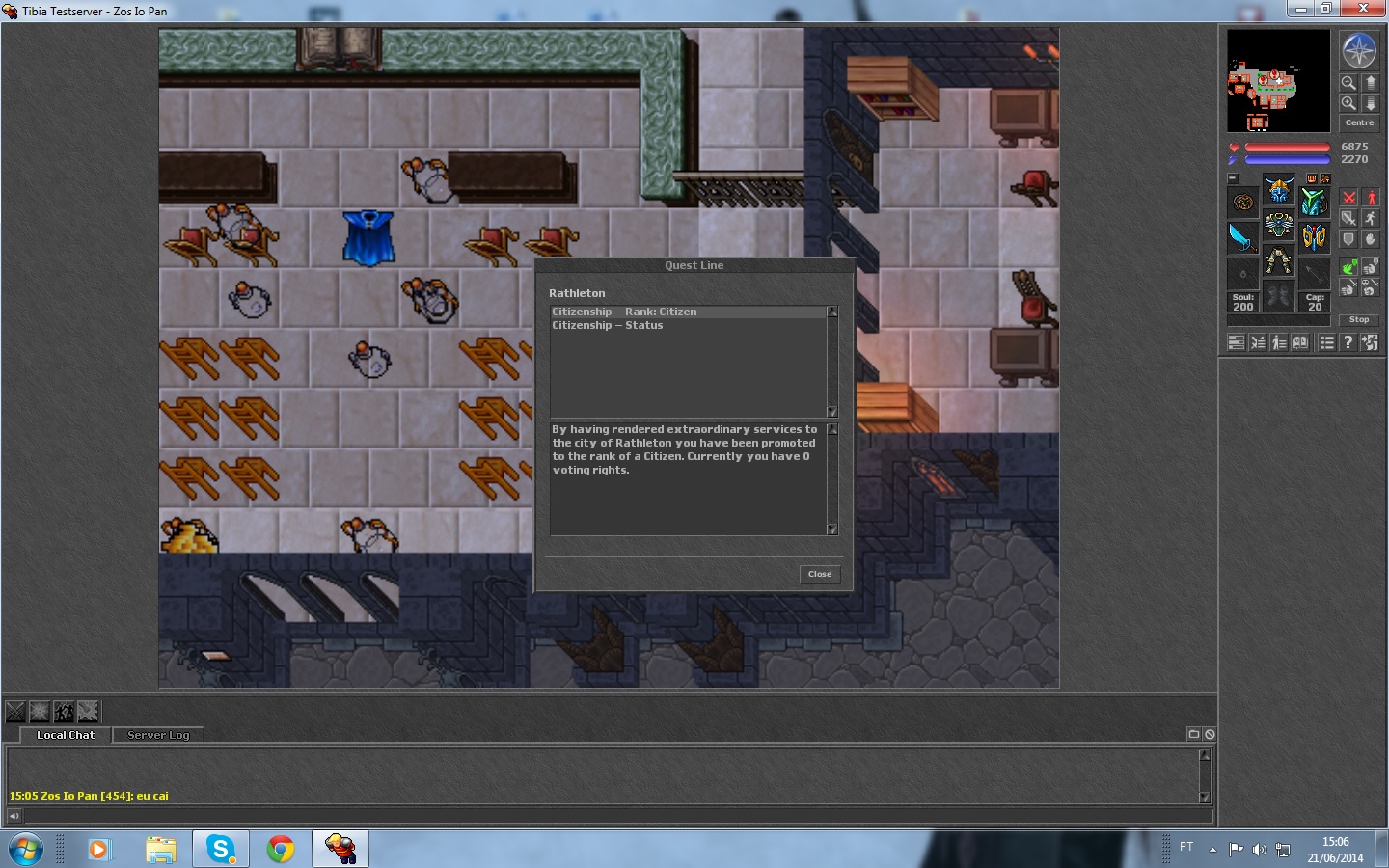Click the logout door icon button
Viewport: 1389px width, 868px height.
pos(1370,342)
